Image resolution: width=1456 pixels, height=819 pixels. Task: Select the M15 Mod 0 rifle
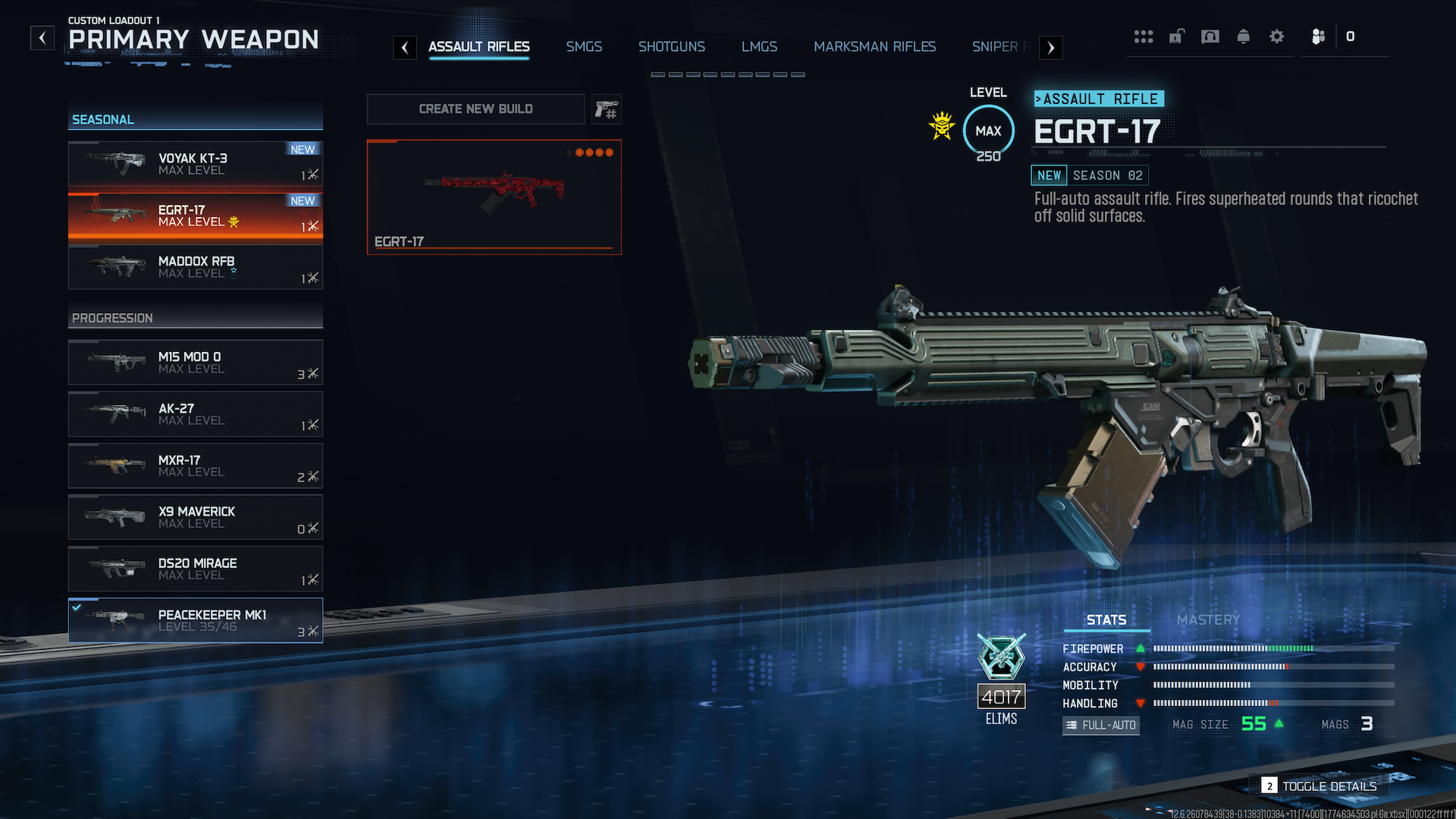point(196,362)
